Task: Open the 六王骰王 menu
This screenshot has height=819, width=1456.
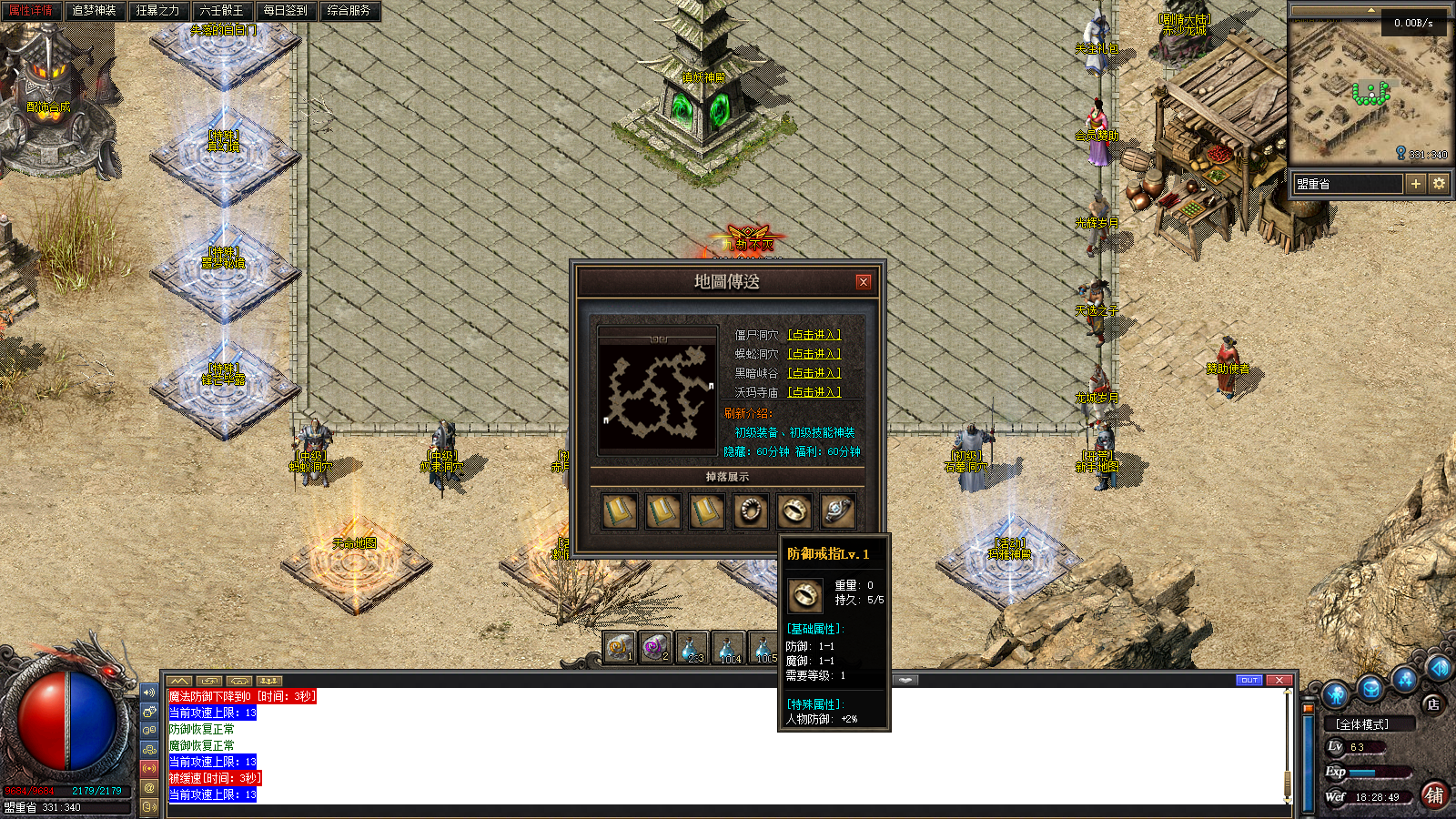Action: 221,11
